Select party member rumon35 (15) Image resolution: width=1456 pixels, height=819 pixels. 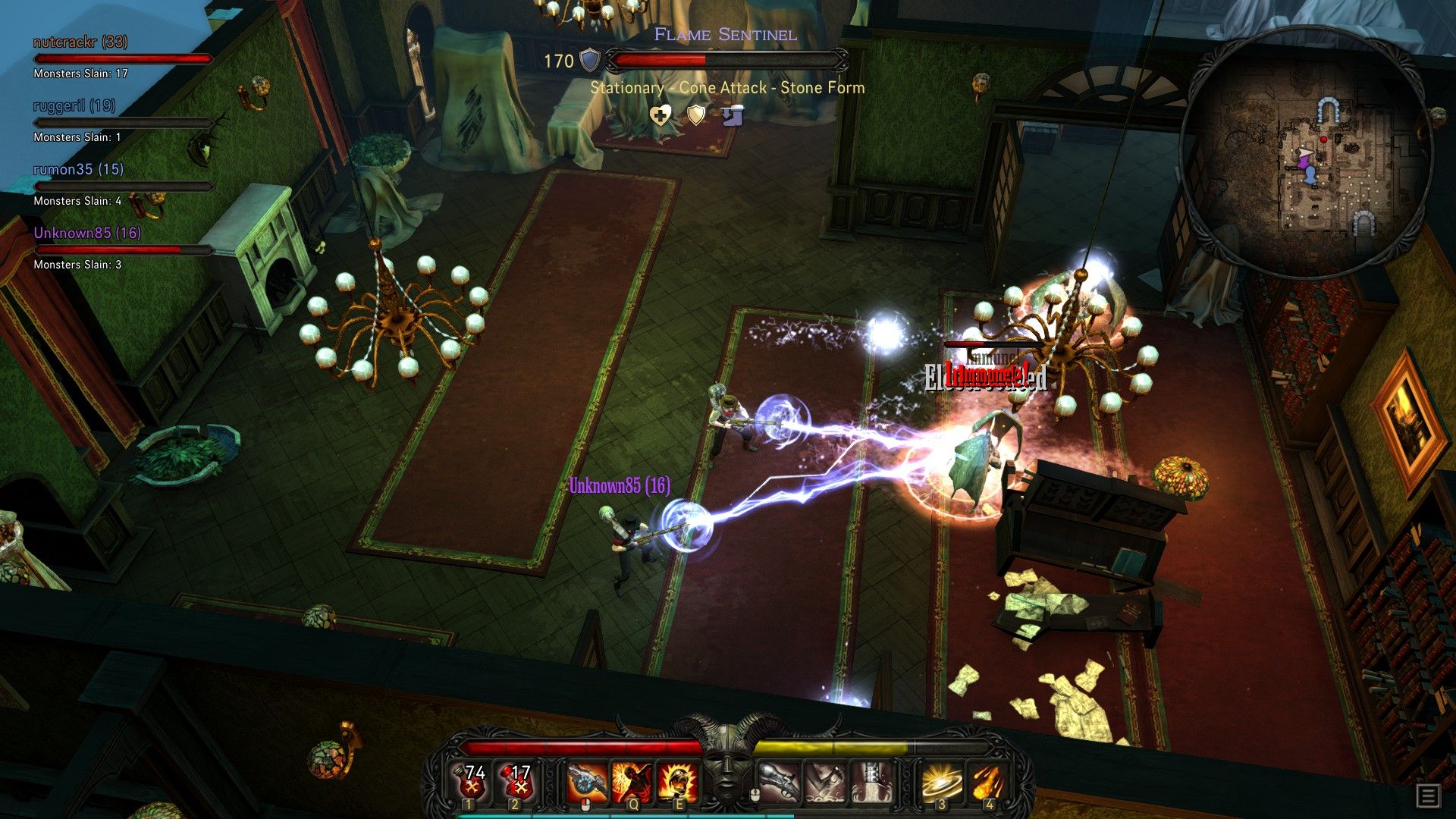(78, 170)
